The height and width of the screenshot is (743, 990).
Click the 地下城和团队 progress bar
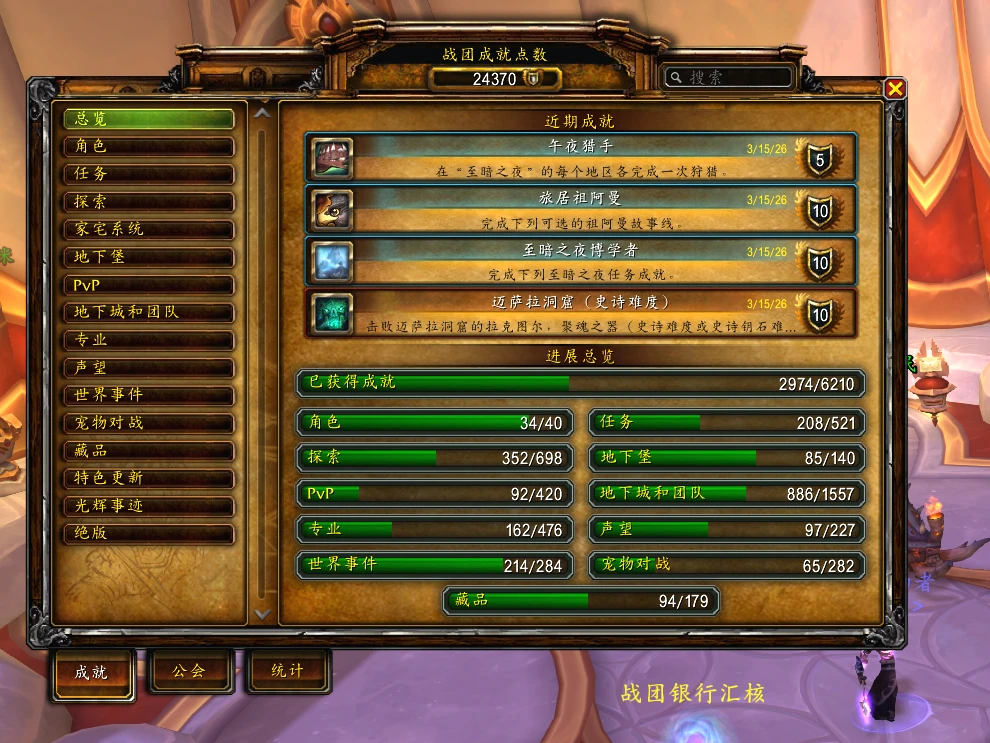pos(727,494)
